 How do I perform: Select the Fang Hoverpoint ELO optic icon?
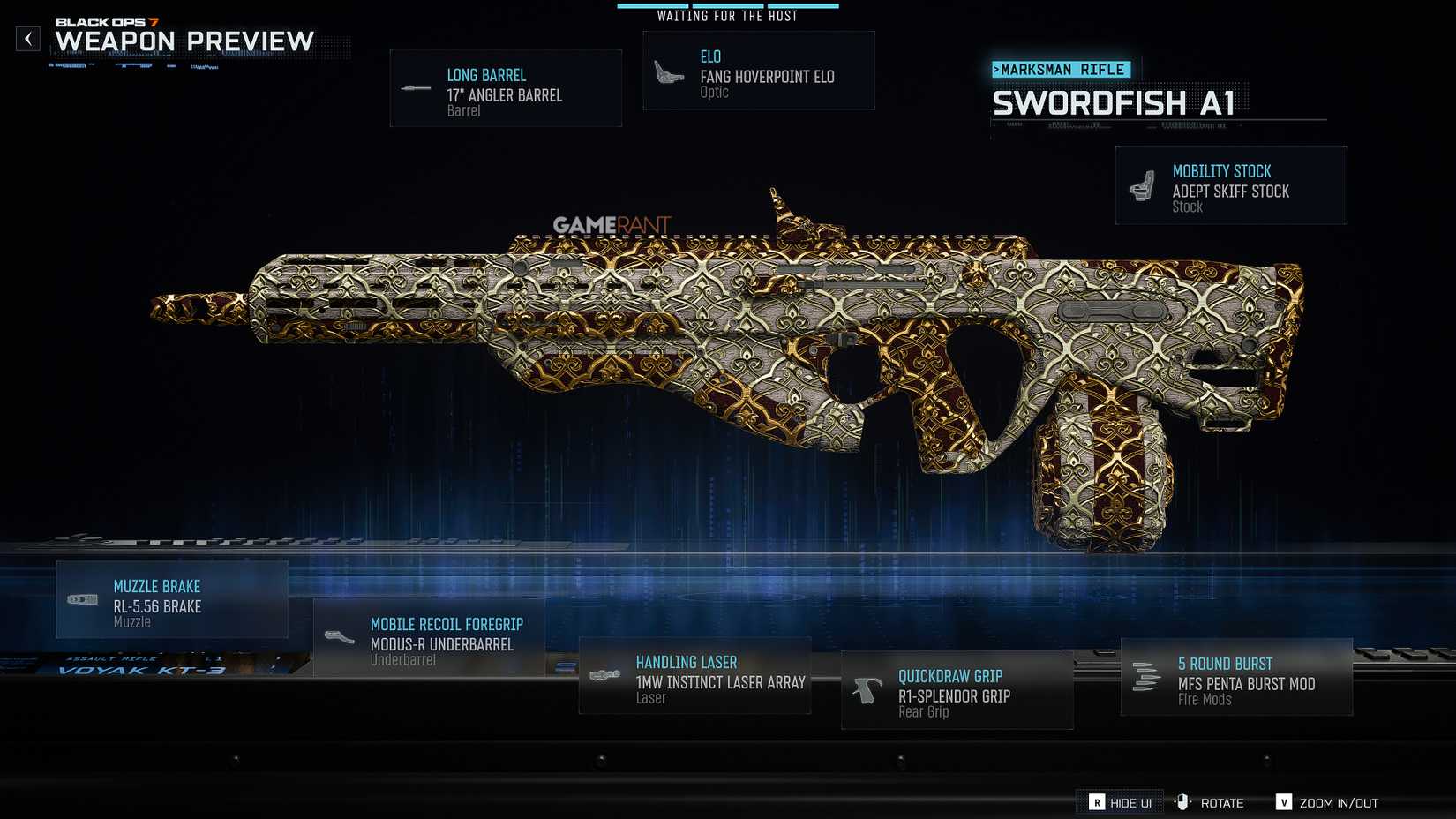click(666, 70)
